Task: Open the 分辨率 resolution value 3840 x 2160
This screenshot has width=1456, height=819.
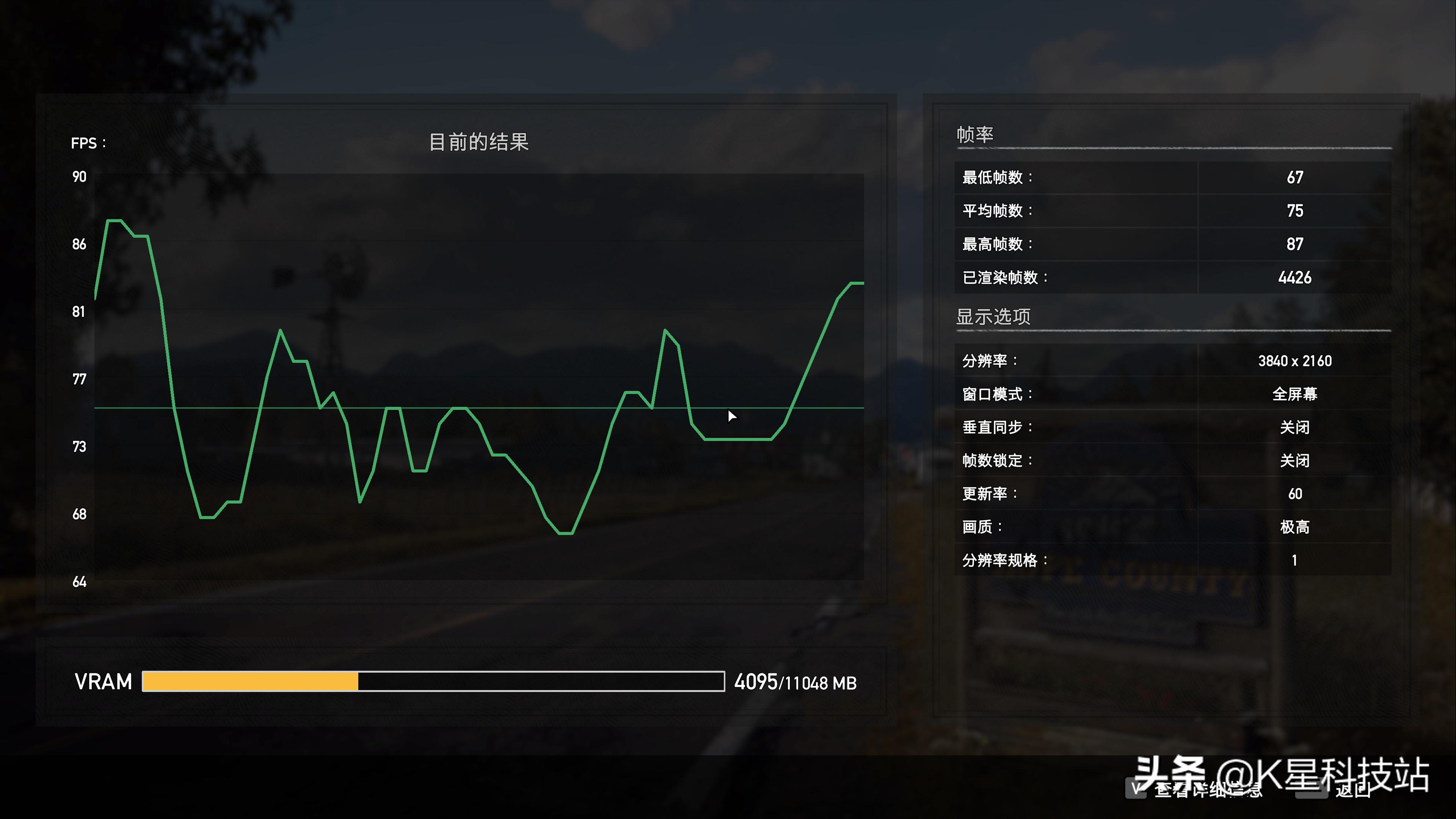Action: [1294, 361]
